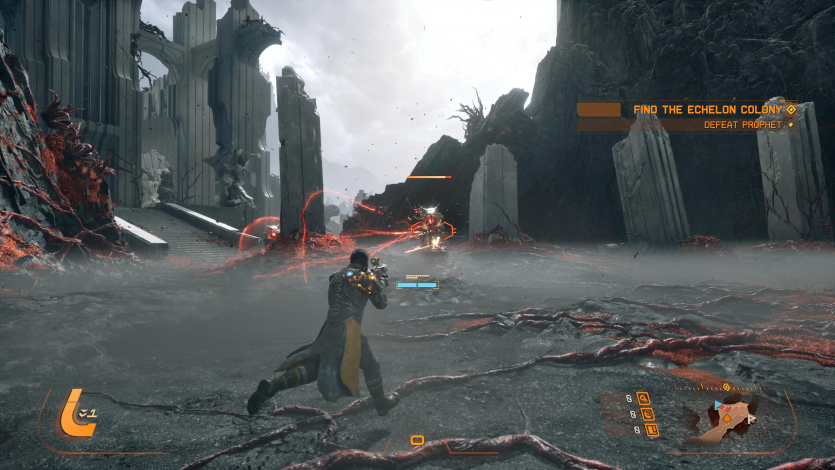
Task: Select the Defeat Prophet sub-objective
Action: pos(737,125)
